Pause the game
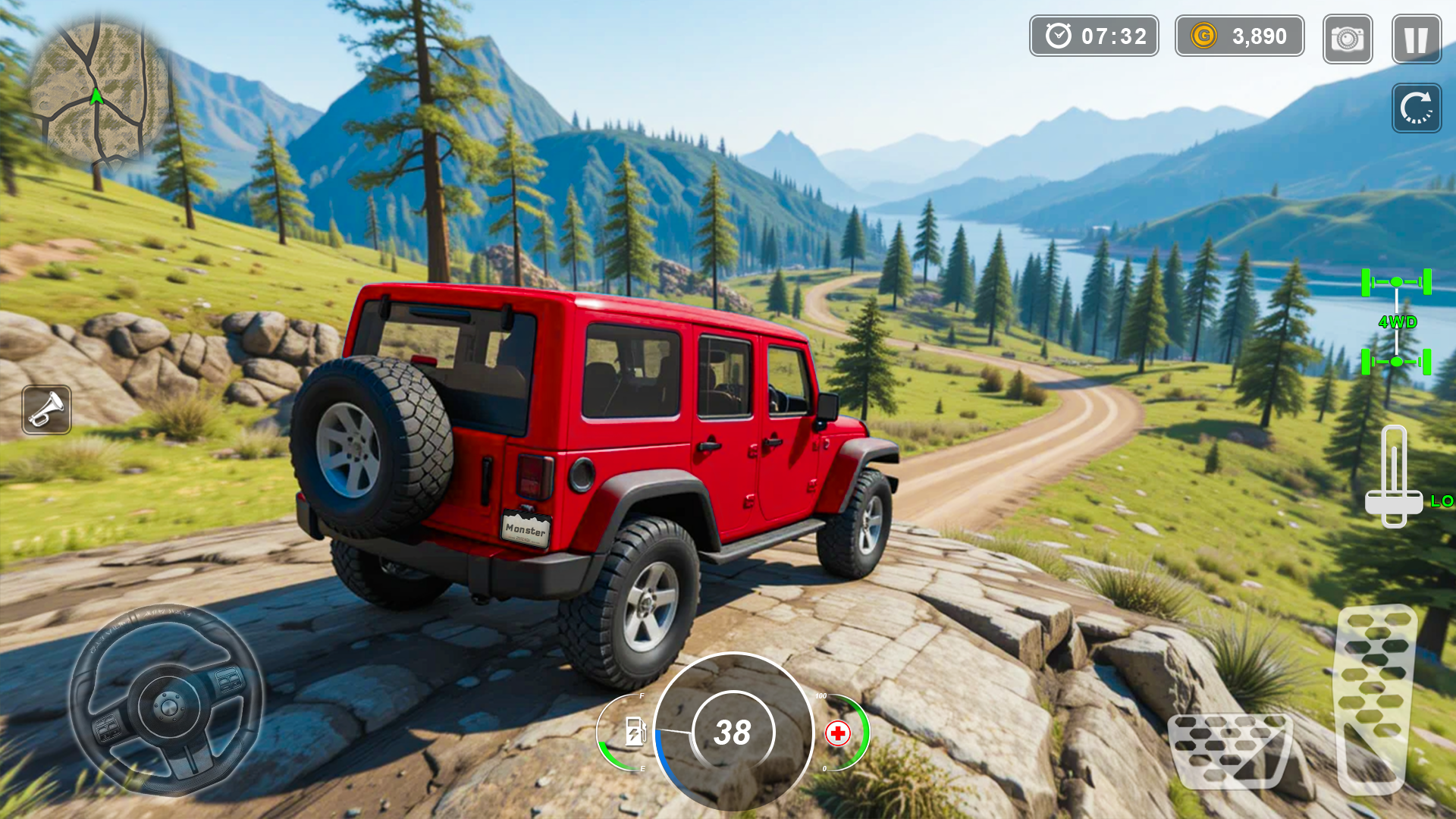The image size is (1456, 819). 1416,39
